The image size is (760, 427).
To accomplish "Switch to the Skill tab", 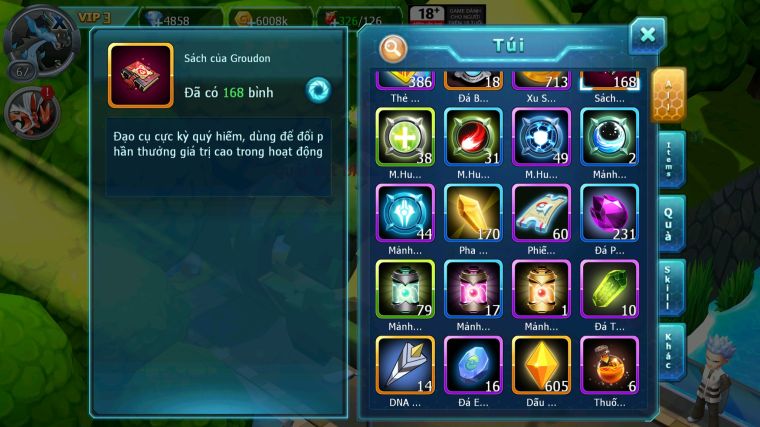I will [x=670, y=288].
